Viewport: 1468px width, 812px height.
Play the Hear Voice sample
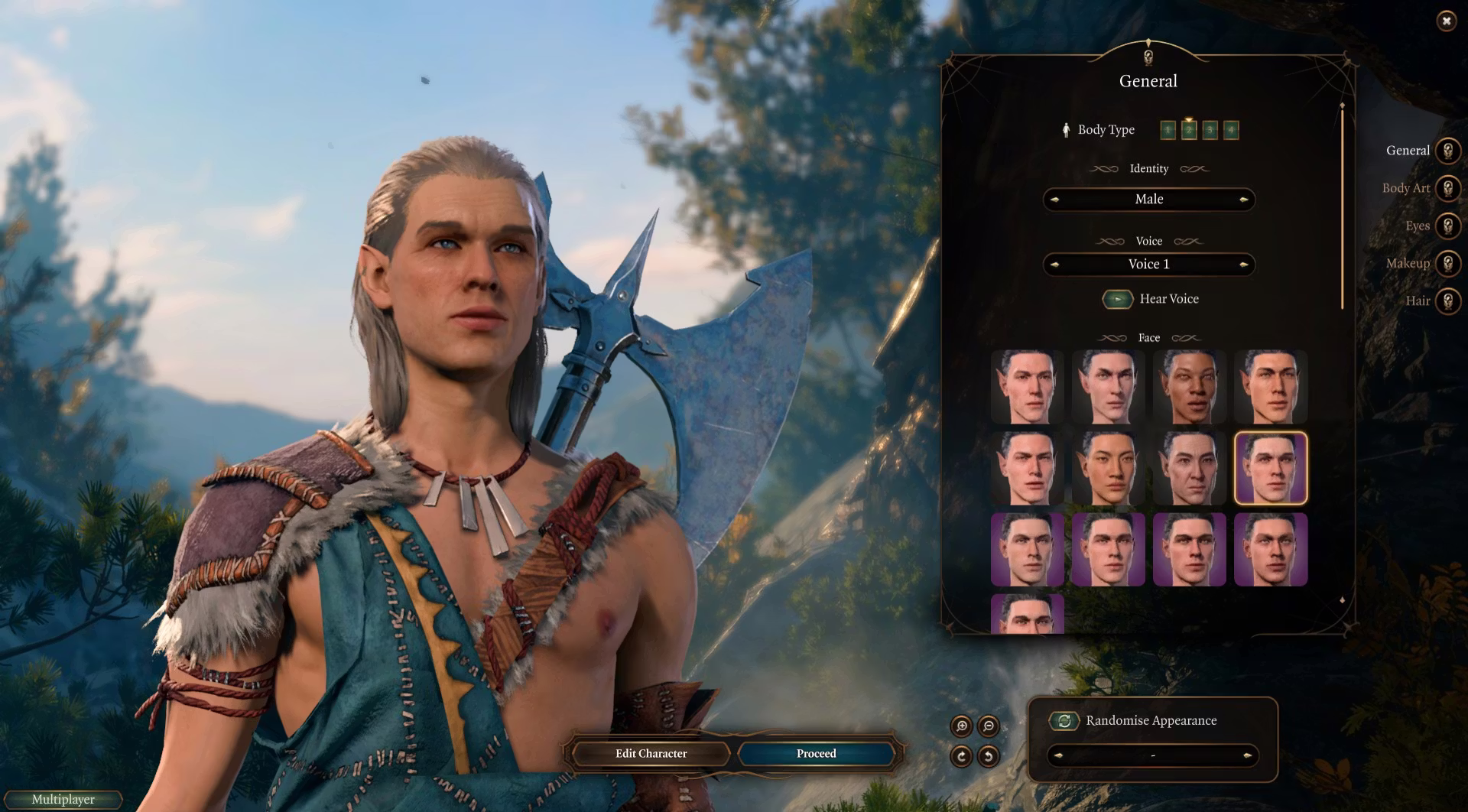[x=1117, y=299]
